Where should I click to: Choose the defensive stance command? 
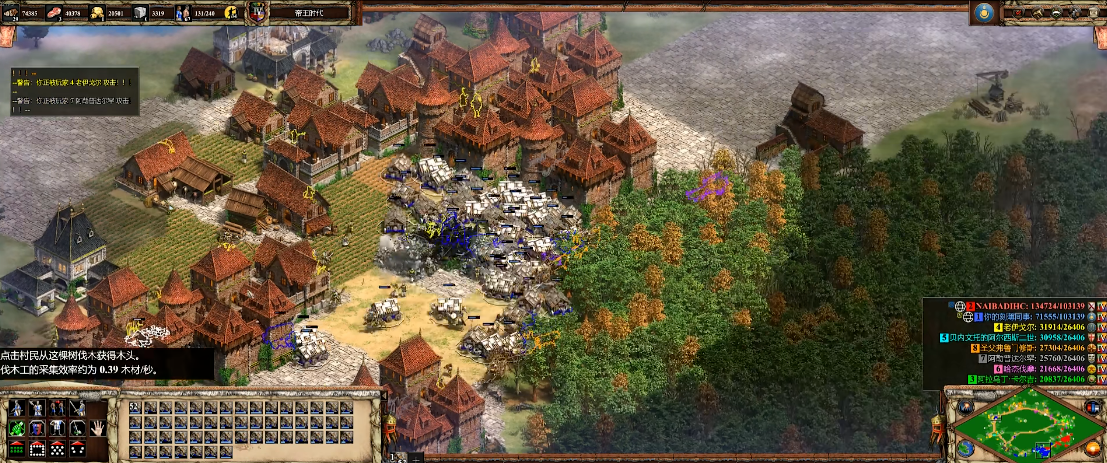pos(38,409)
